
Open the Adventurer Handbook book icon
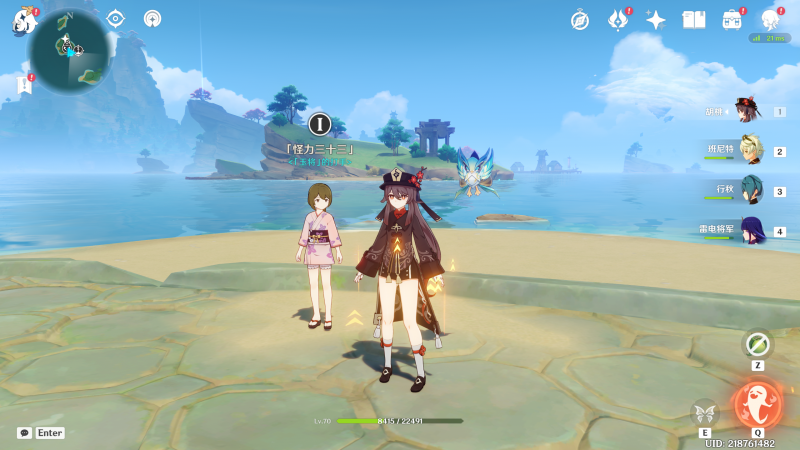click(x=694, y=20)
